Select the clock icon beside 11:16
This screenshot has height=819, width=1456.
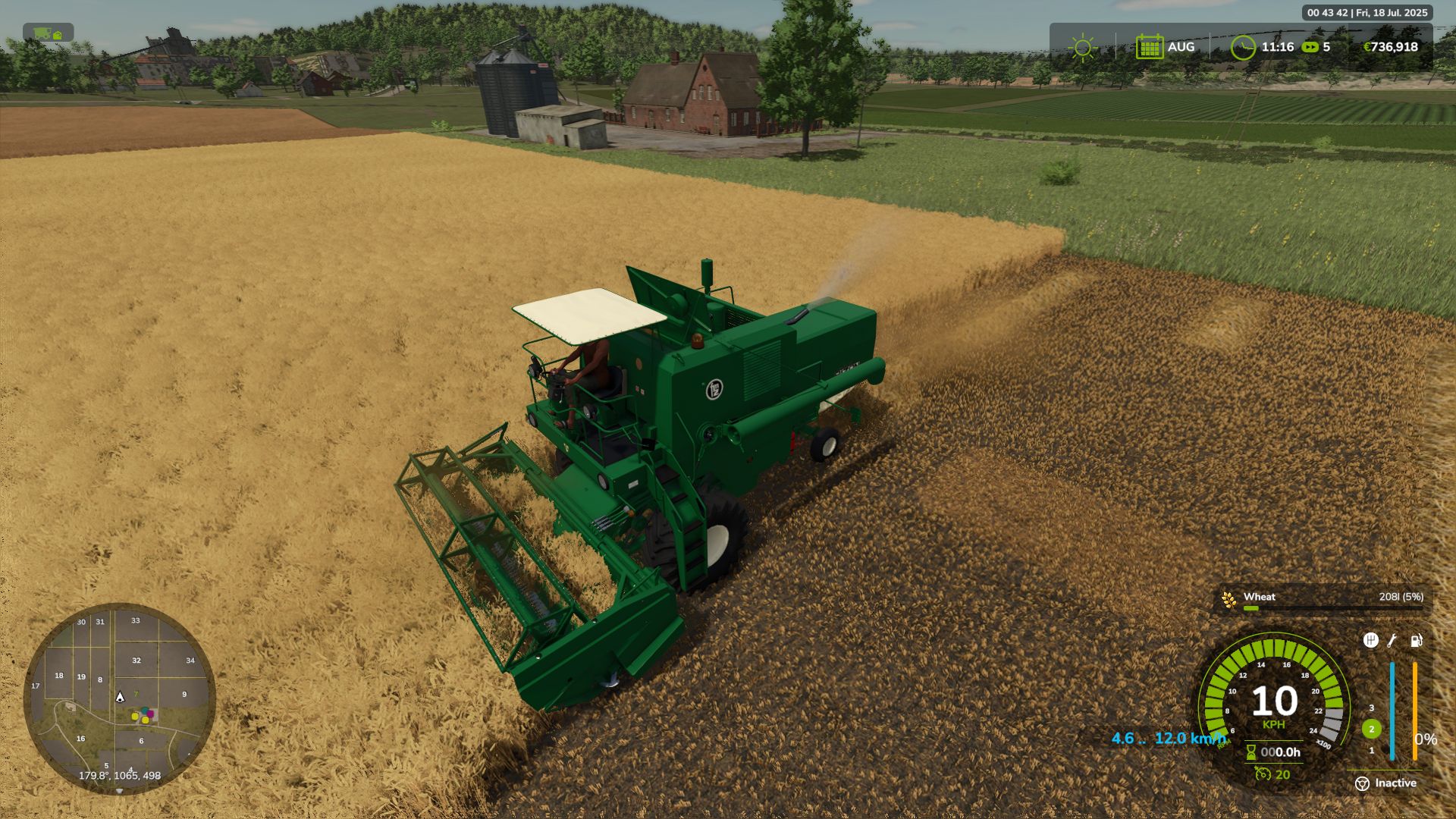[1243, 47]
